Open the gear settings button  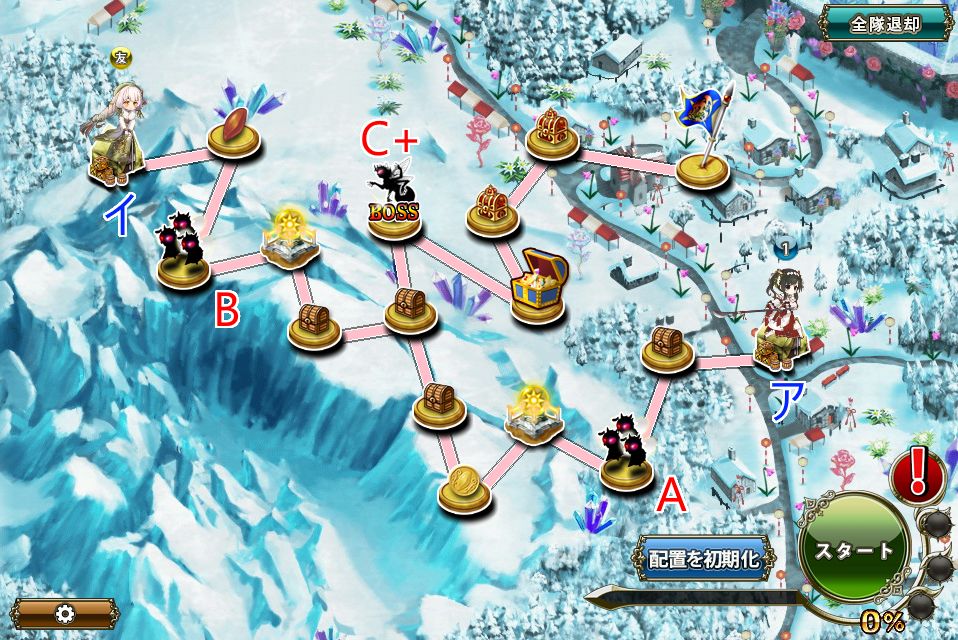pyautogui.click(x=66, y=613)
